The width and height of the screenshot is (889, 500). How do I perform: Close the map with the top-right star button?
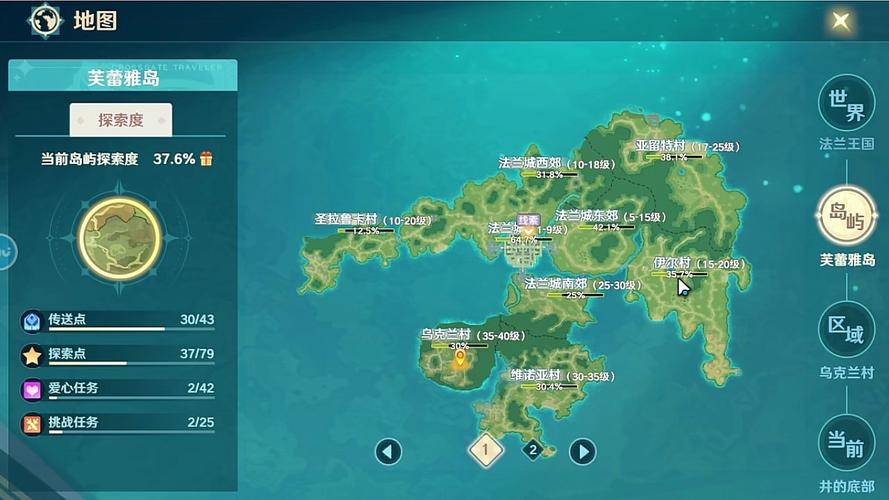pos(842,20)
